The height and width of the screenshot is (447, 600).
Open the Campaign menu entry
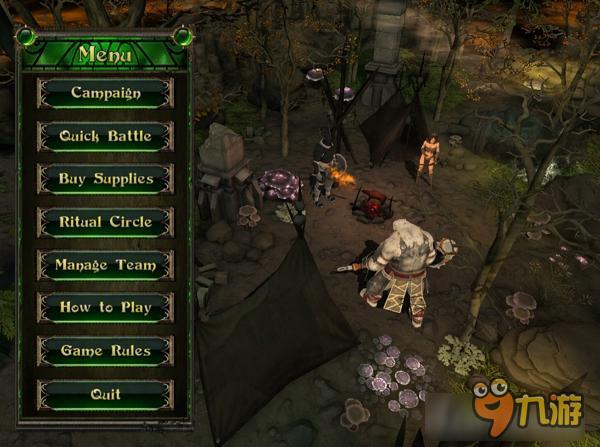[x=105, y=93]
